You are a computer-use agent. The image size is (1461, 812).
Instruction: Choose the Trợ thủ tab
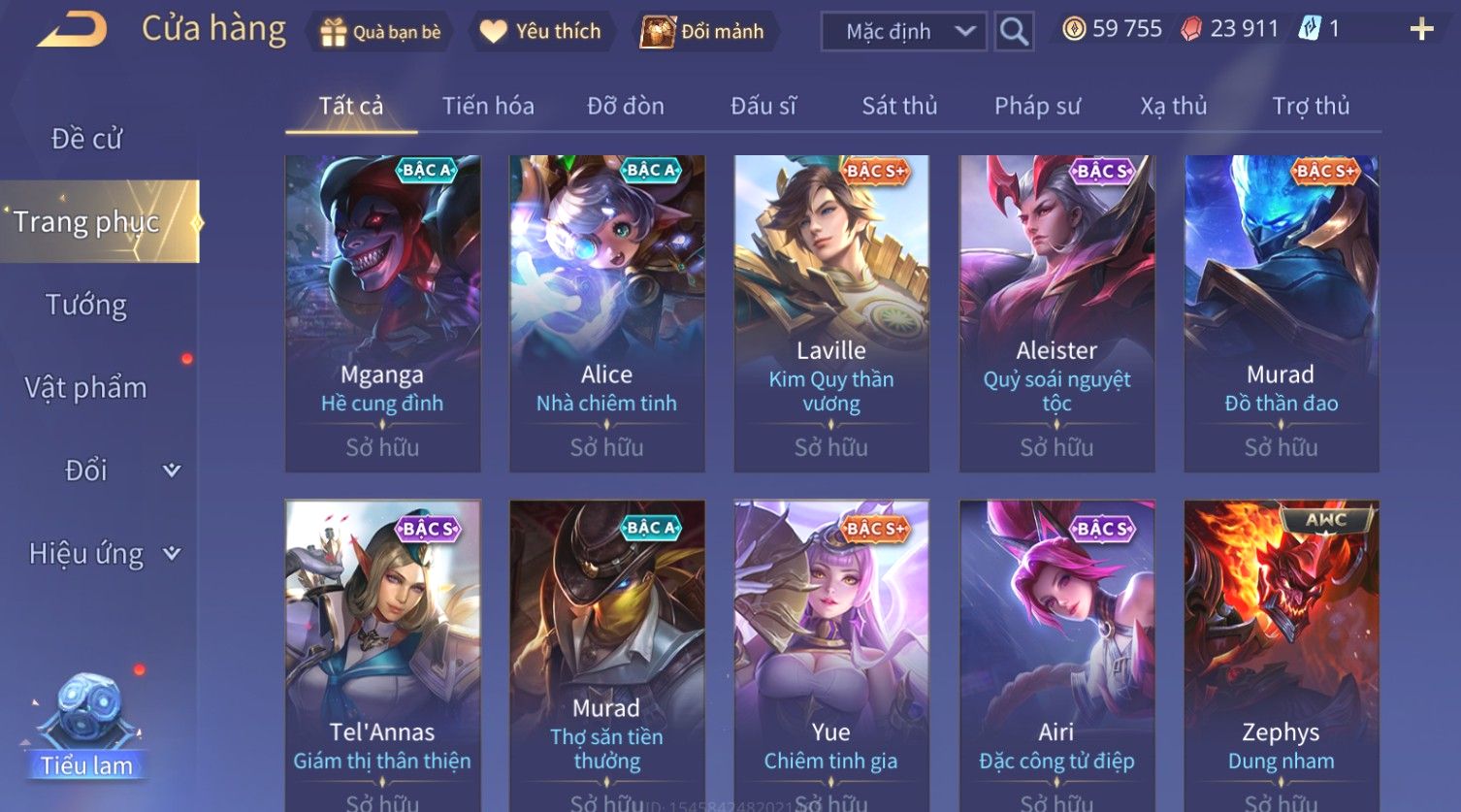(x=1311, y=106)
